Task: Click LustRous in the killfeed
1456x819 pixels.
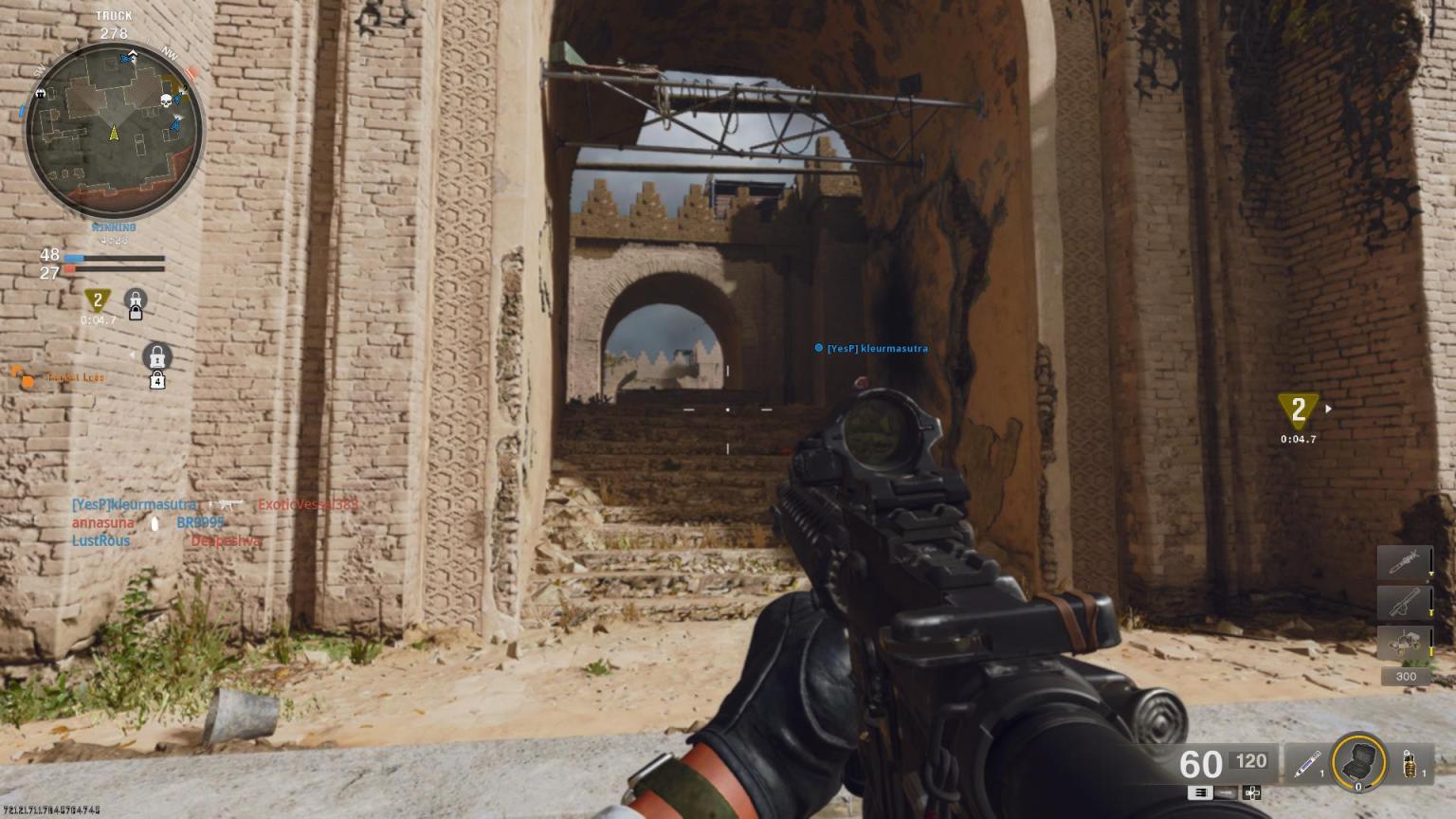Action: 100,540
